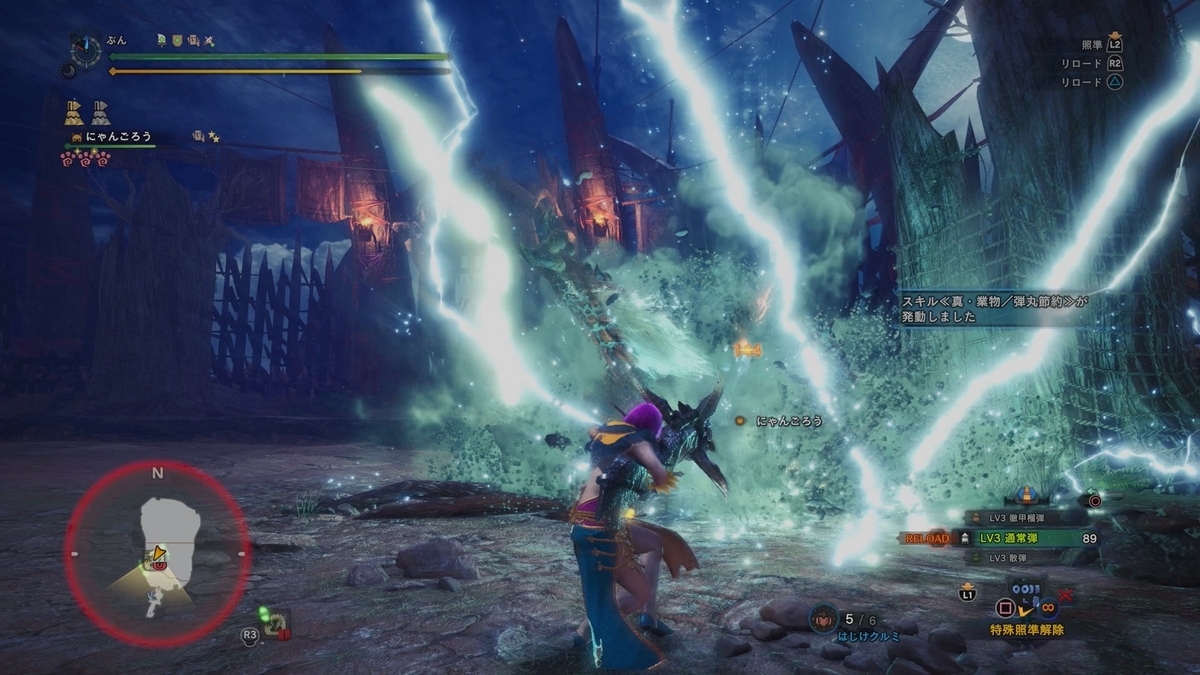The image size is (1200, 675).
Task: Click the gold mantle icon
Action: [x=73, y=111]
